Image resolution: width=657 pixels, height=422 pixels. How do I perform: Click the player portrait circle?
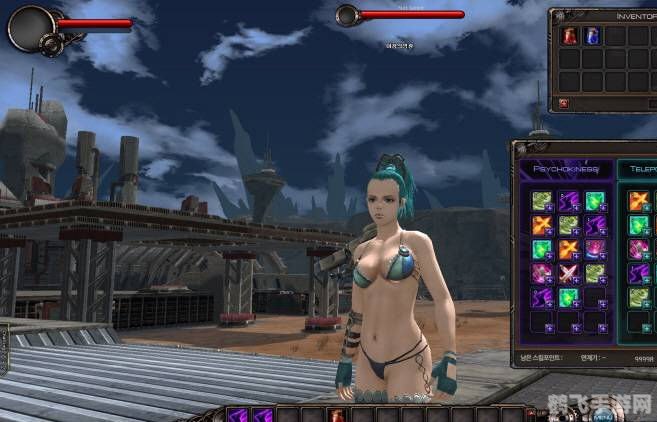(28, 26)
